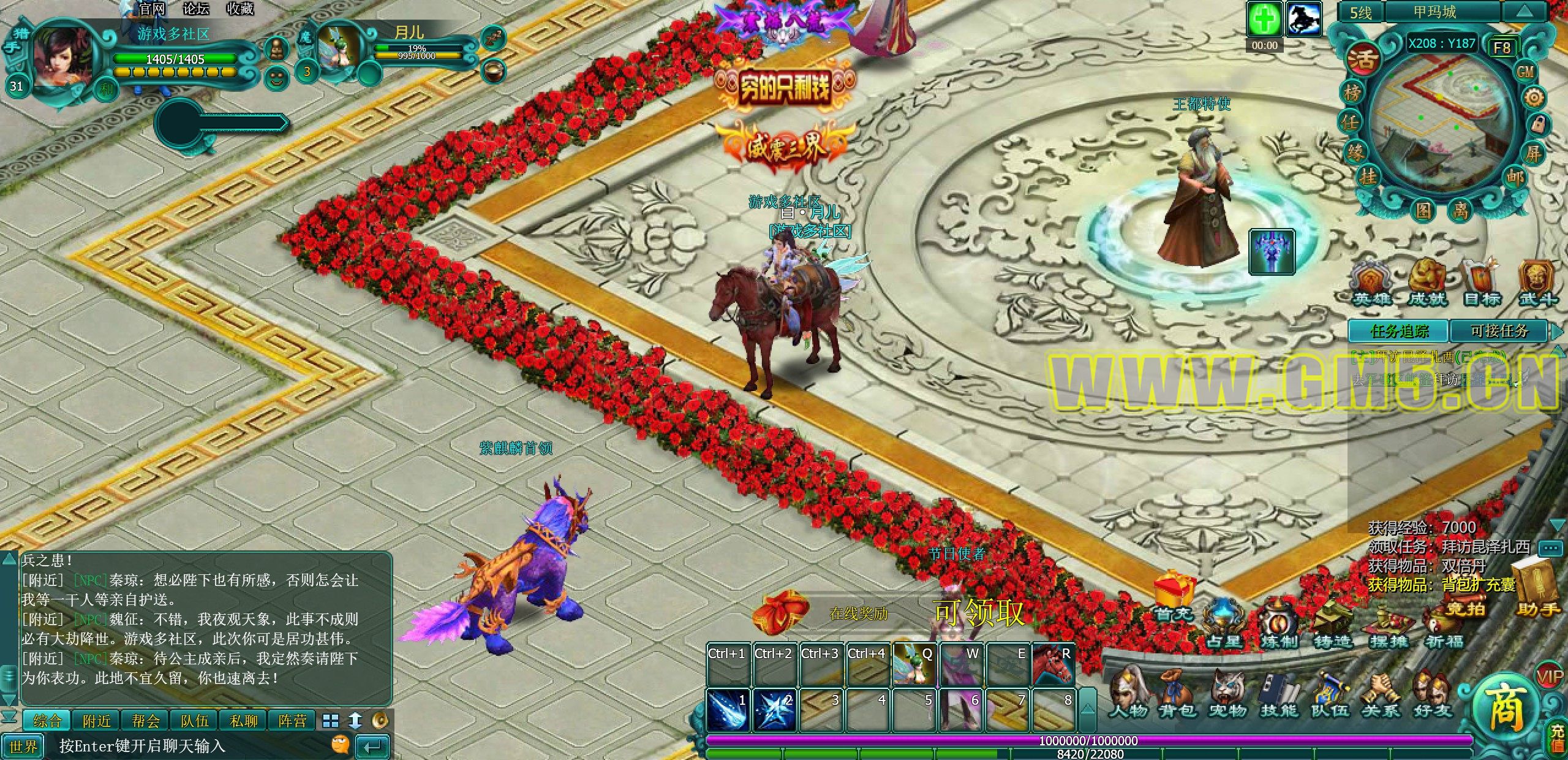Use the horse mount in slot R
Screen dimensions: 1568x760
[x=1054, y=664]
